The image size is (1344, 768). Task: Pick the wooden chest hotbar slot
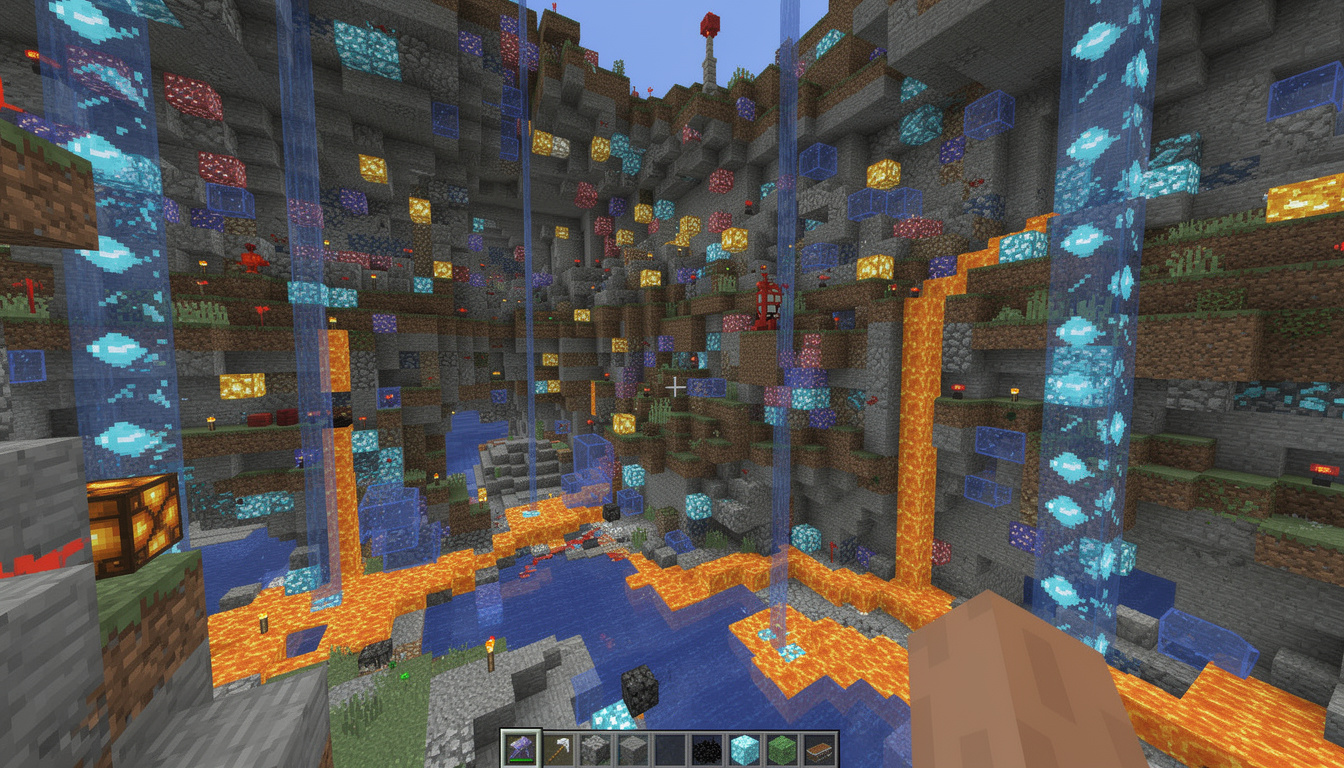pos(818,749)
